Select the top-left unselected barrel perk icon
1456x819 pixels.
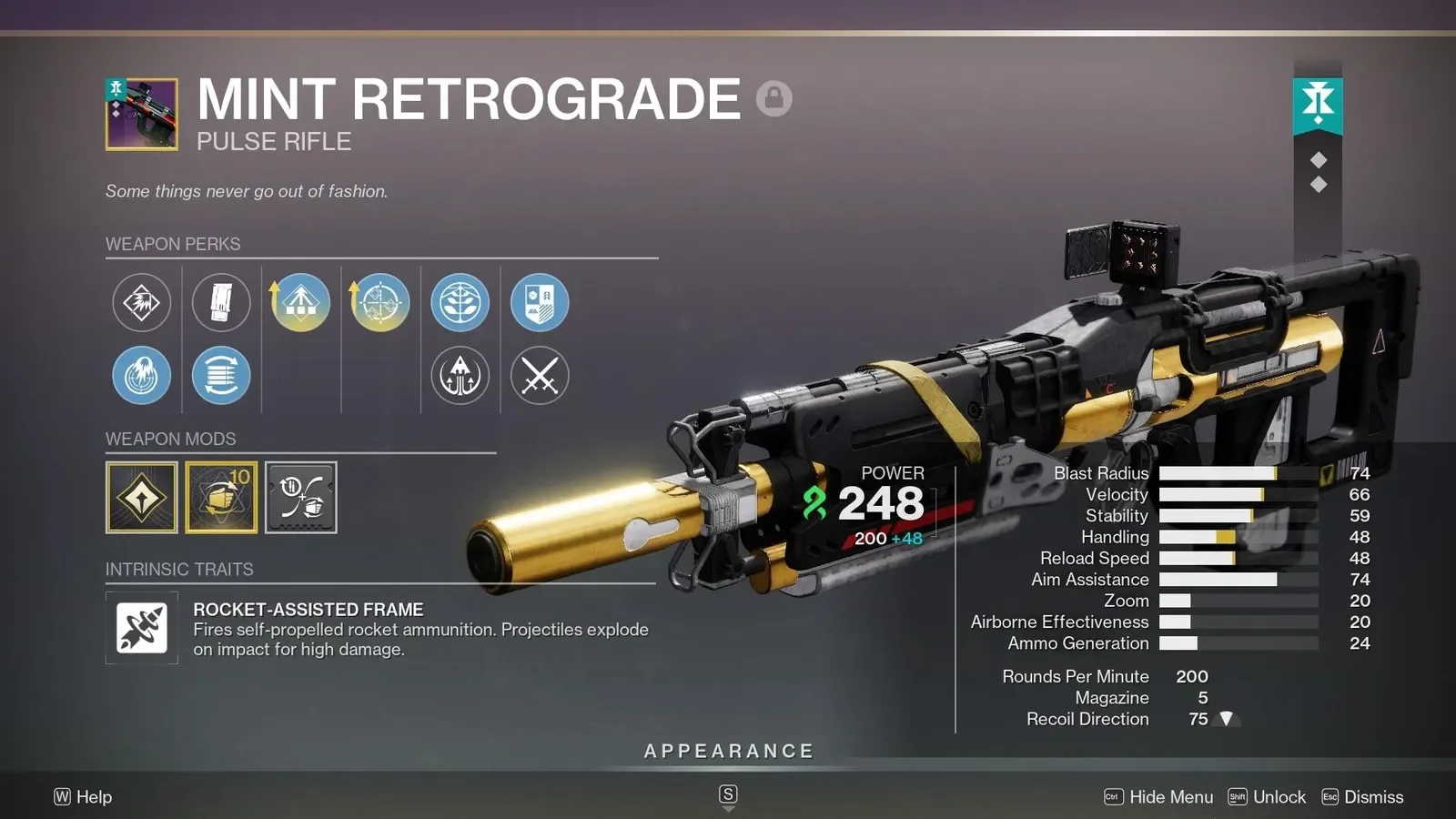pos(141,302)
